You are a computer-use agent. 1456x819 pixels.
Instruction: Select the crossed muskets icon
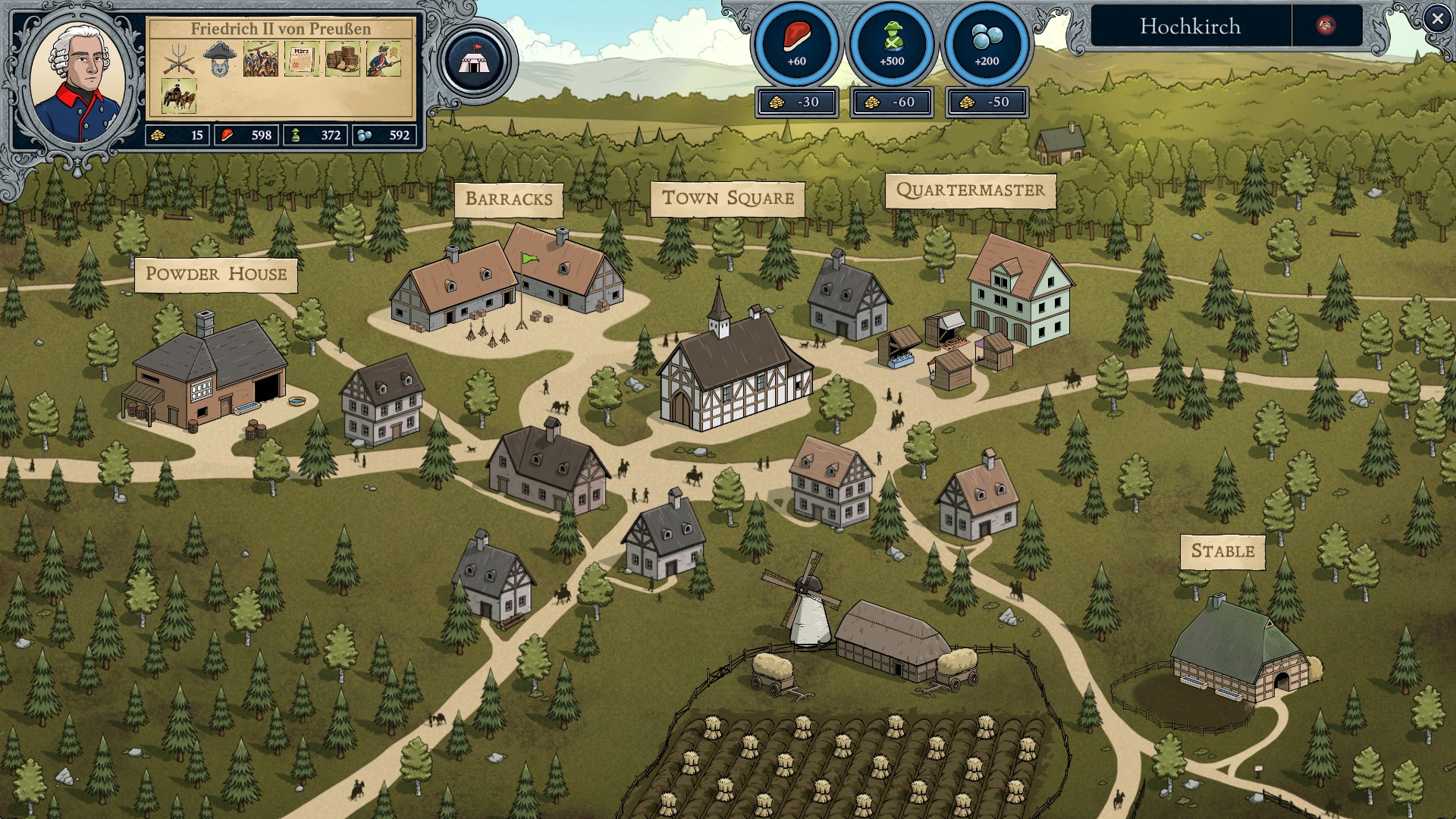coord(179,59)
